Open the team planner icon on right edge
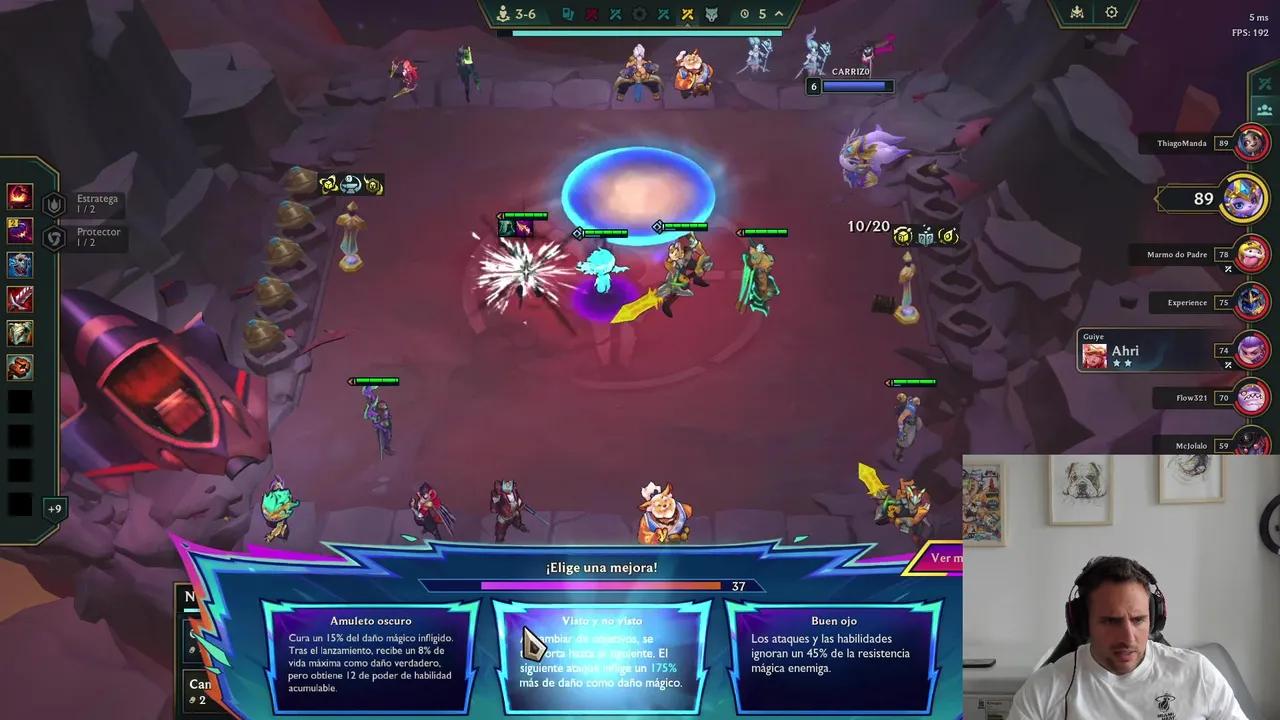The image size is (1280, 720). pyautogui.click(x=1264, y=111)
